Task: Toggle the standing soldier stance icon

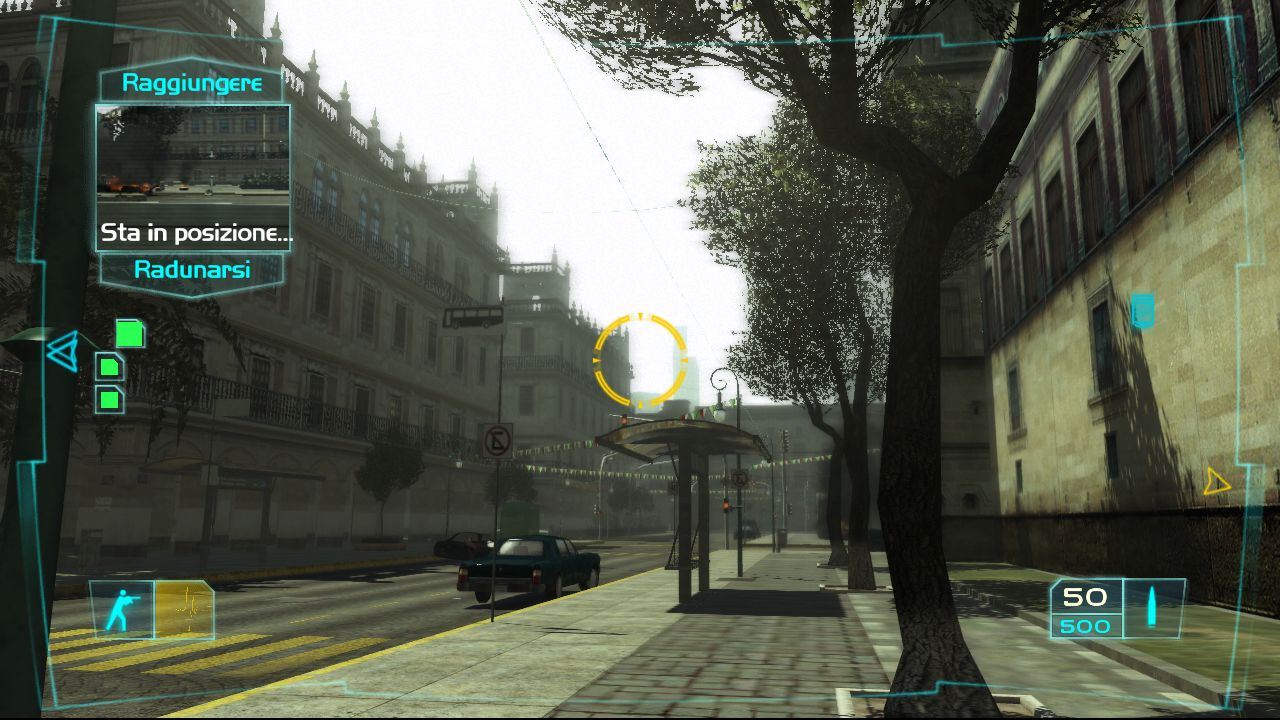Action: coord(122,609)
